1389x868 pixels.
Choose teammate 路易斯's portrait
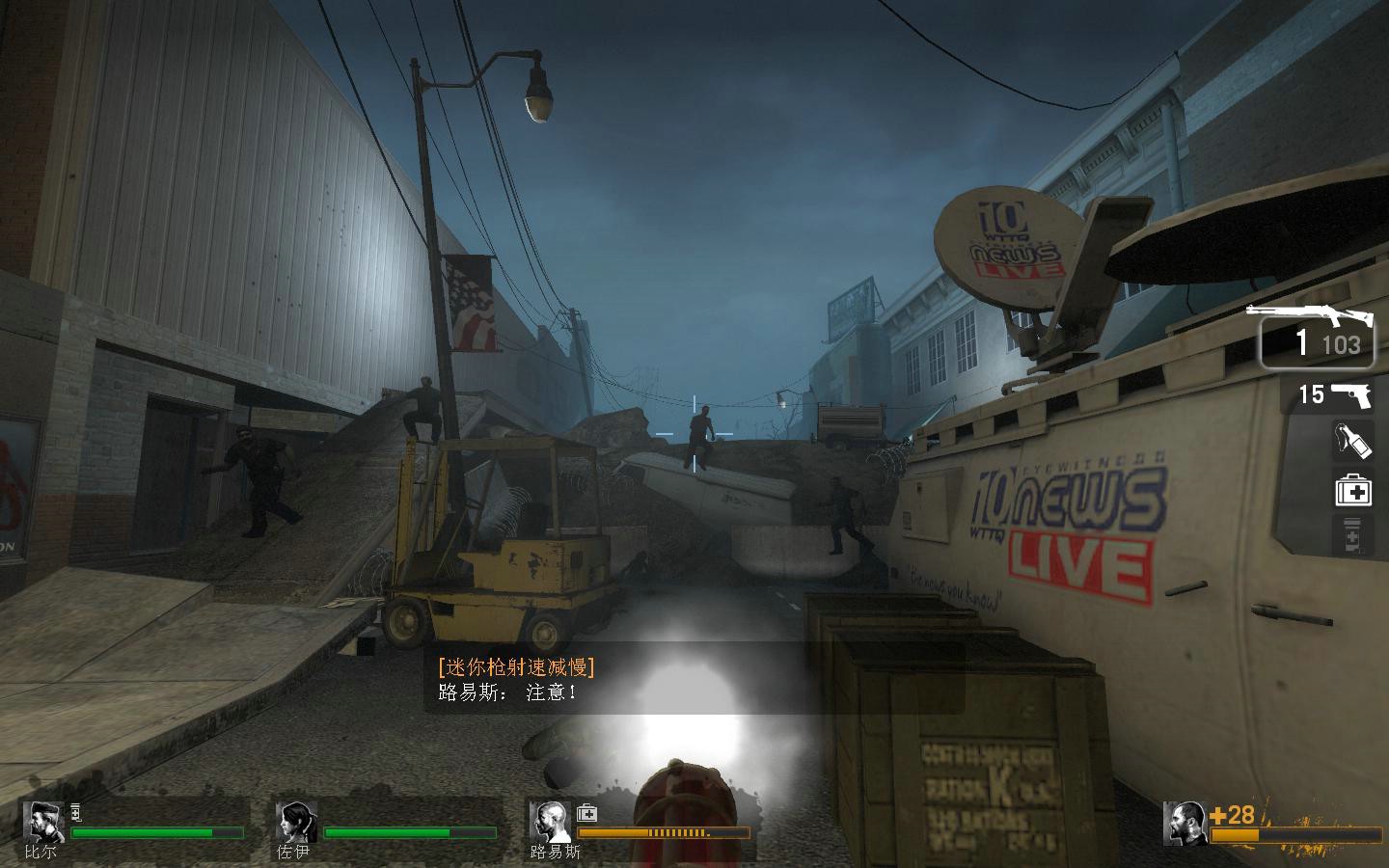click(x=548, y=822)
